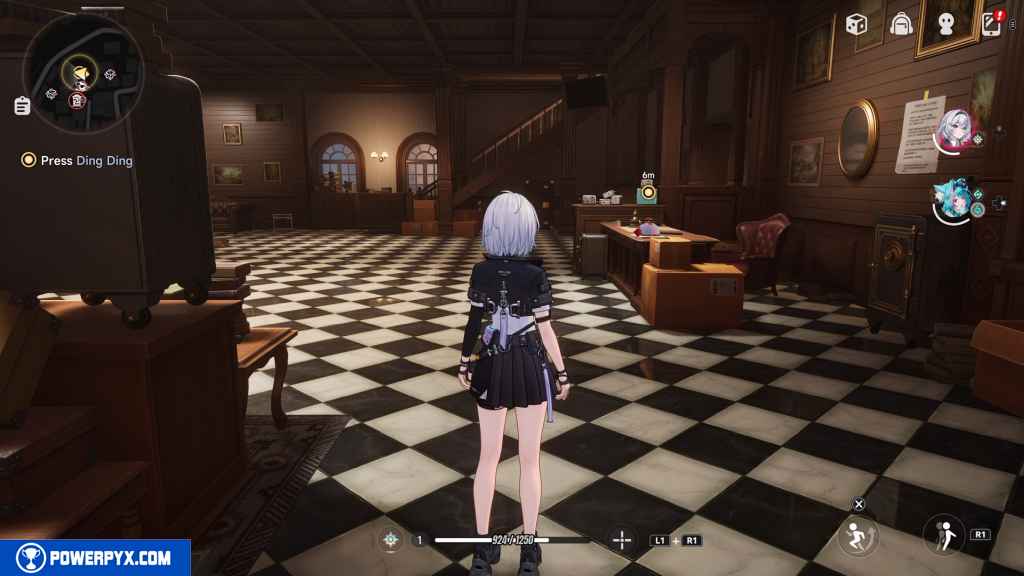Open the dice icon menu

[x=856, y=24]
